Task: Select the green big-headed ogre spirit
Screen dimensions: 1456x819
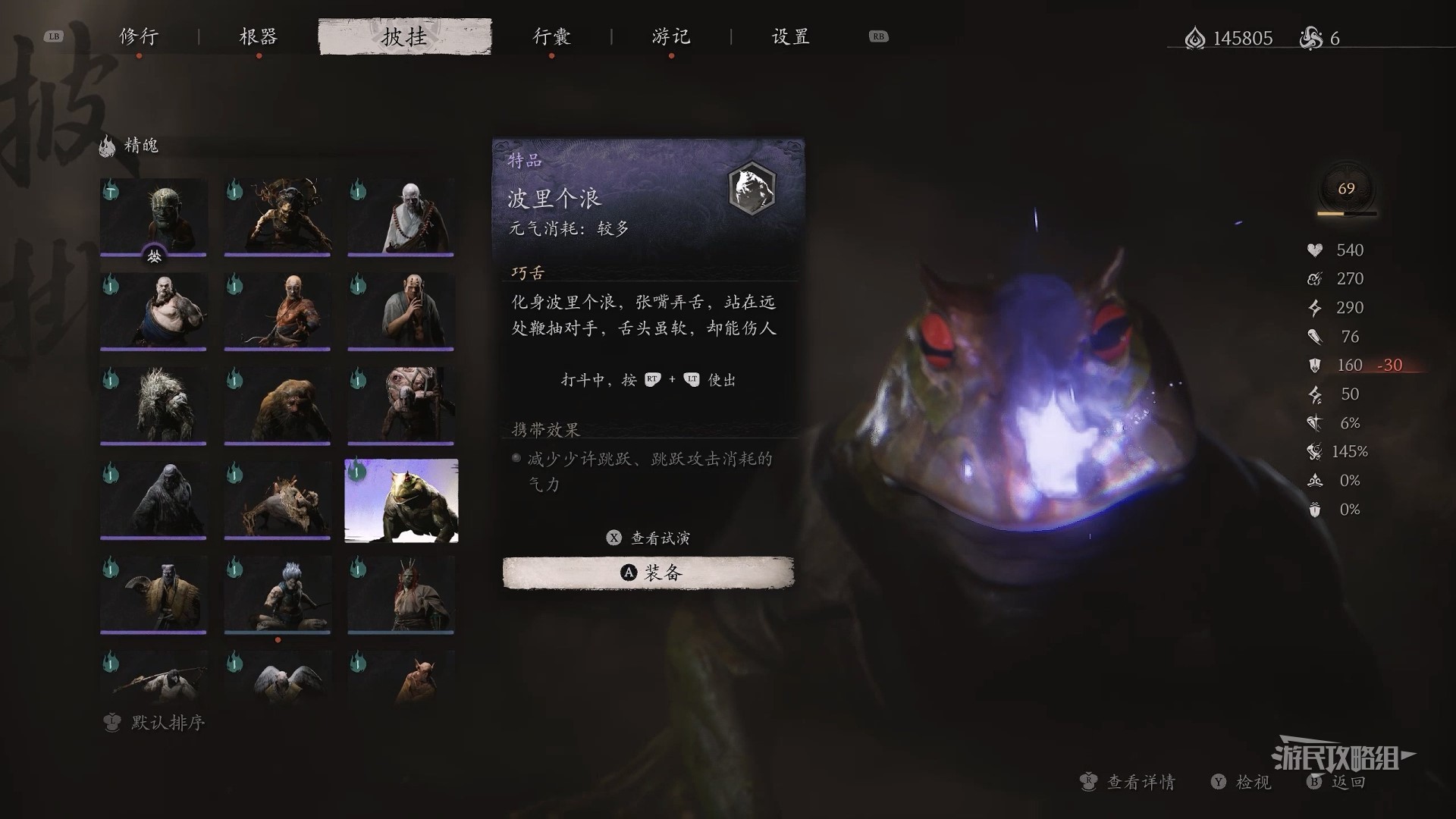Action: (153, 217)
